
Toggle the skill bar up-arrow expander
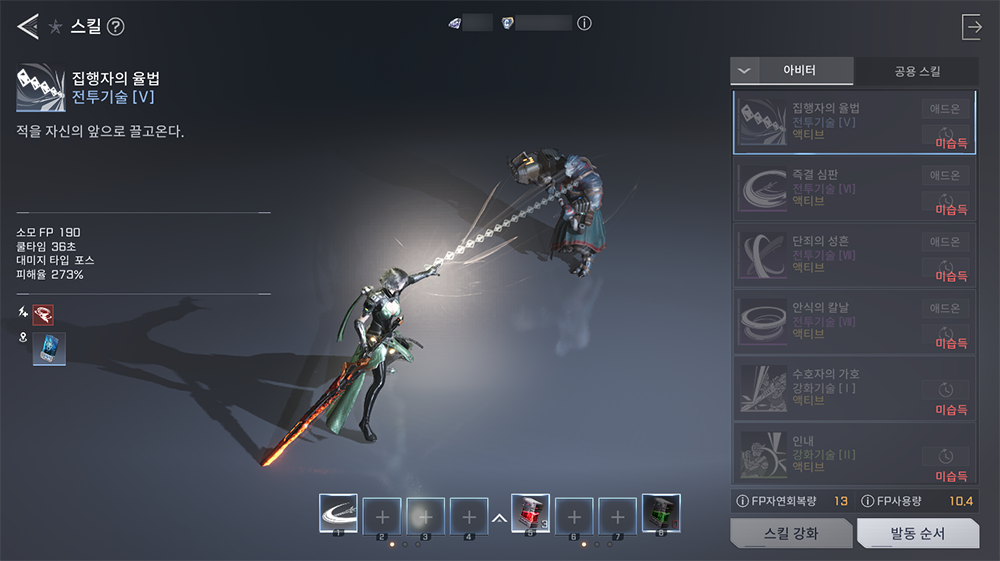point(497,518)
